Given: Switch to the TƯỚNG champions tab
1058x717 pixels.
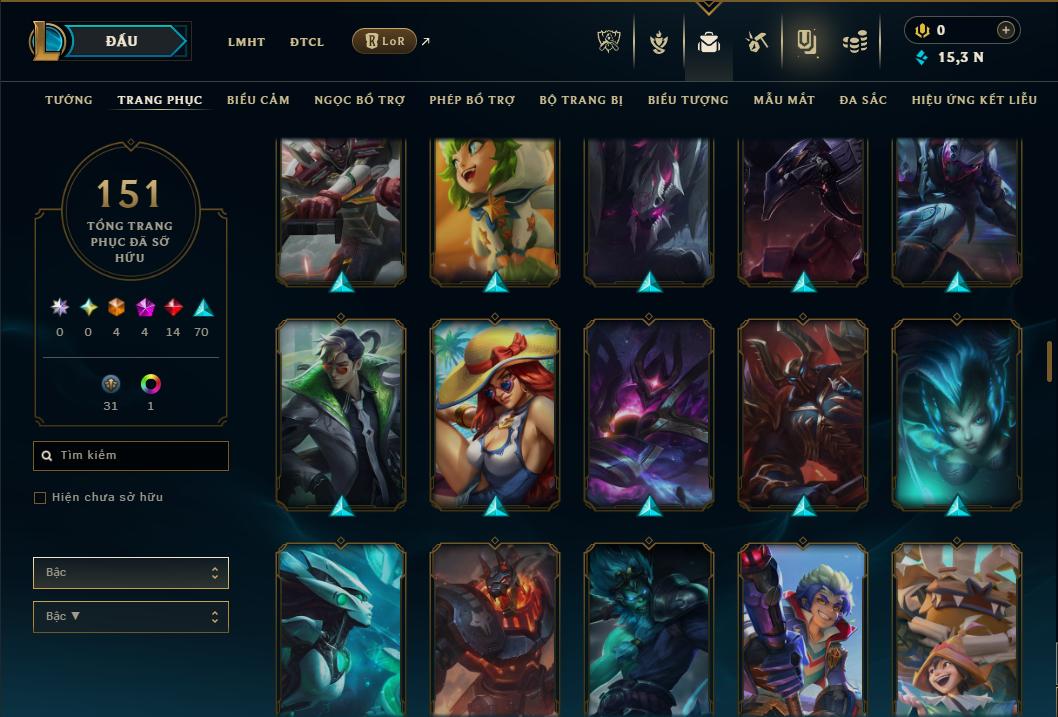Looking at the screenshot, I should tap(69, 100).
